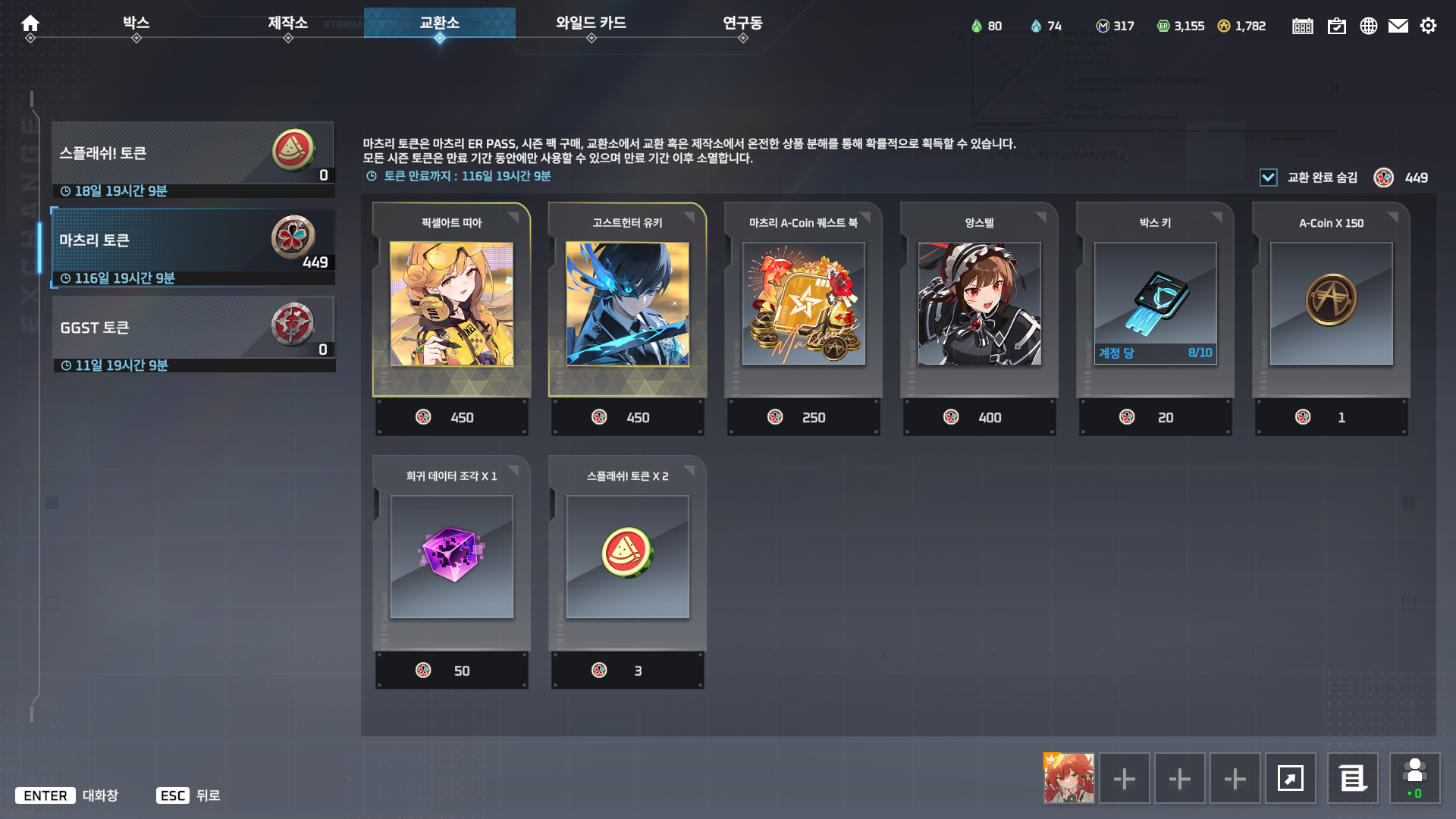Click the globe/community icon in the top bar
Viewport: 1456px width, 819px height.
pyautogui.click(x=1369, y=25)
